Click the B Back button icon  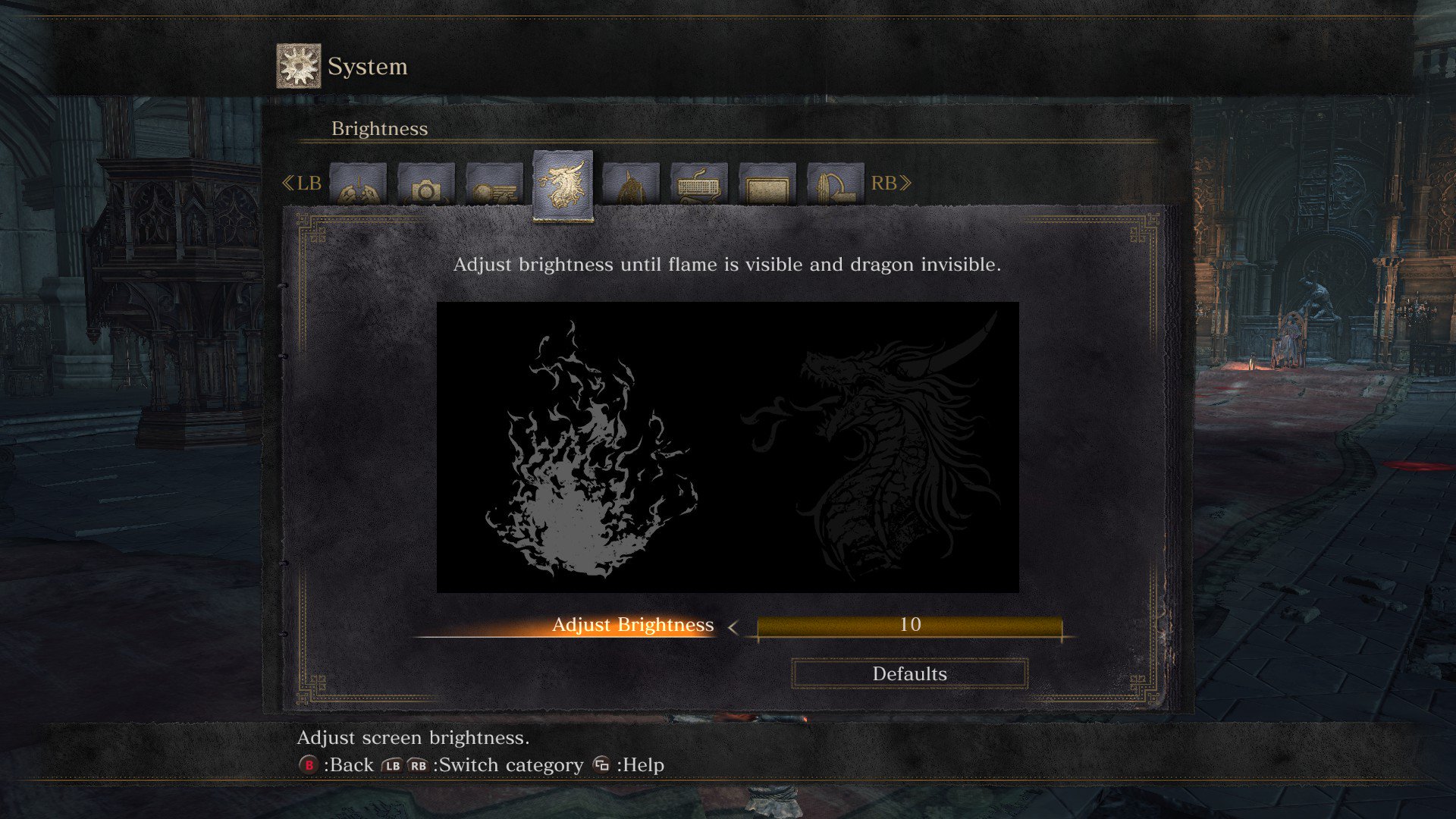click(309, 764)
